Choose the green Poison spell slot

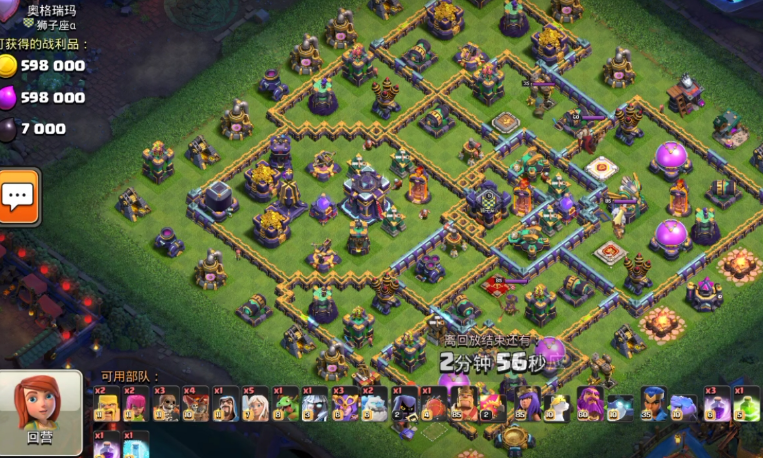[746, 403]
